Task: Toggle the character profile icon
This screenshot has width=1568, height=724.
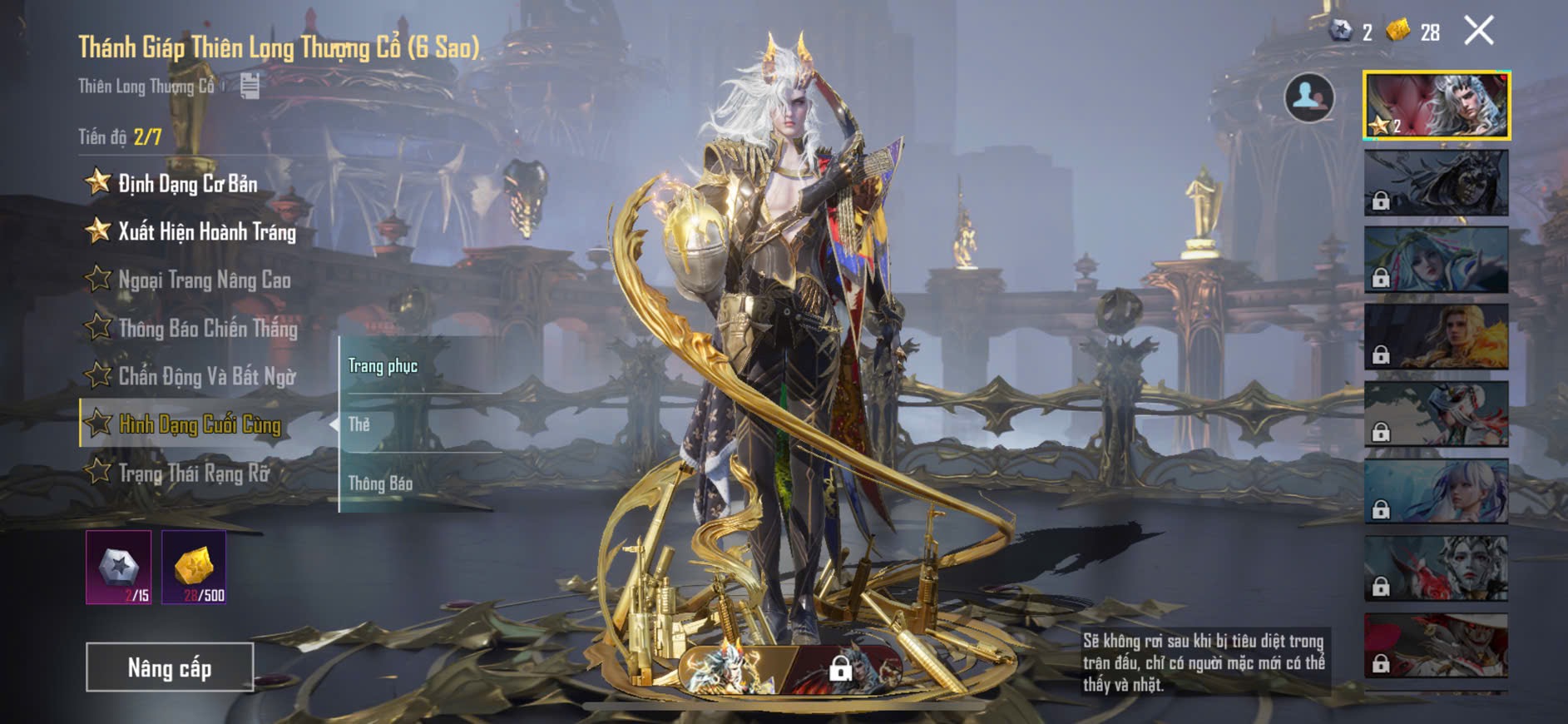Action: 1309,97
